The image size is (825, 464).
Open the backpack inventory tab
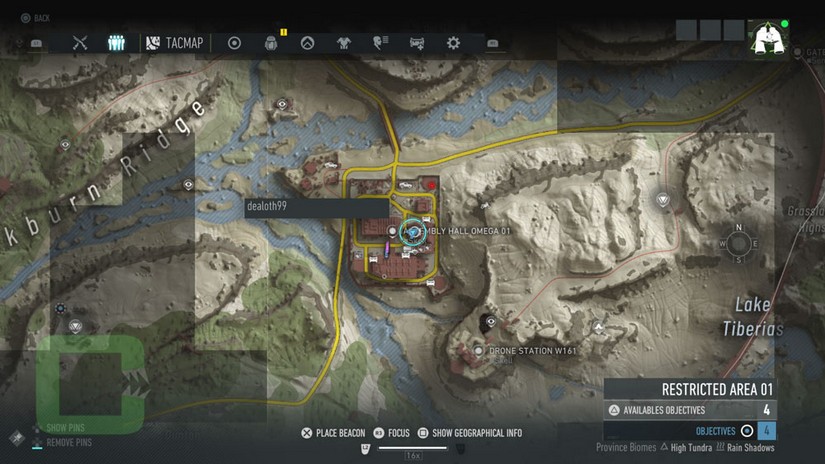(271, 43)
